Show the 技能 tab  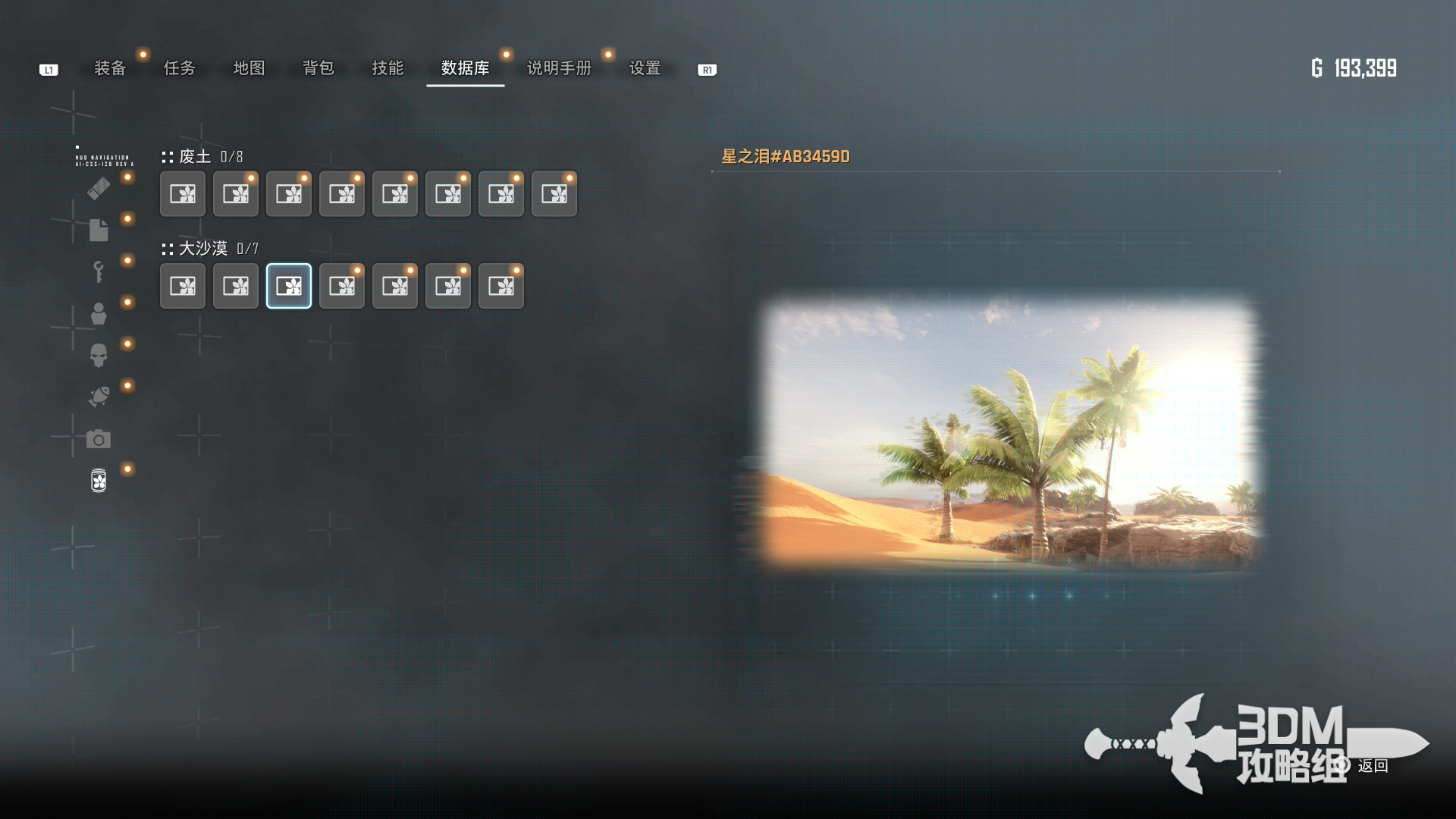(388, 68)
